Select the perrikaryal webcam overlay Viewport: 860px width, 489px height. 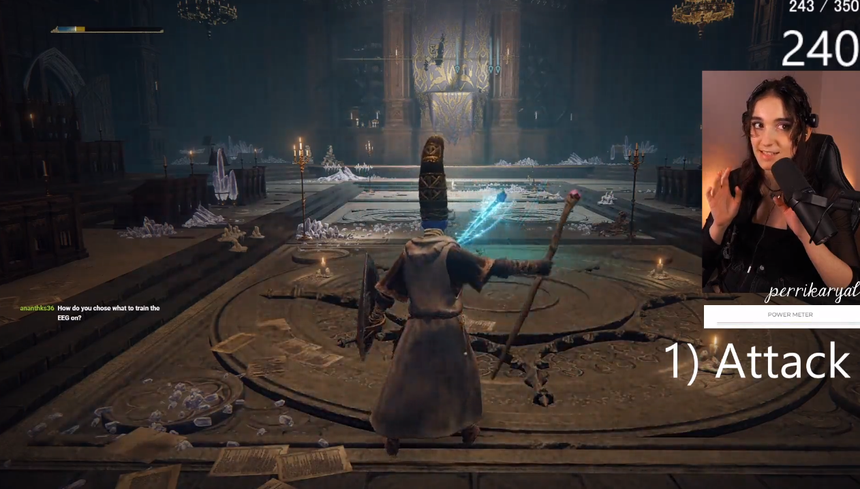780,185
